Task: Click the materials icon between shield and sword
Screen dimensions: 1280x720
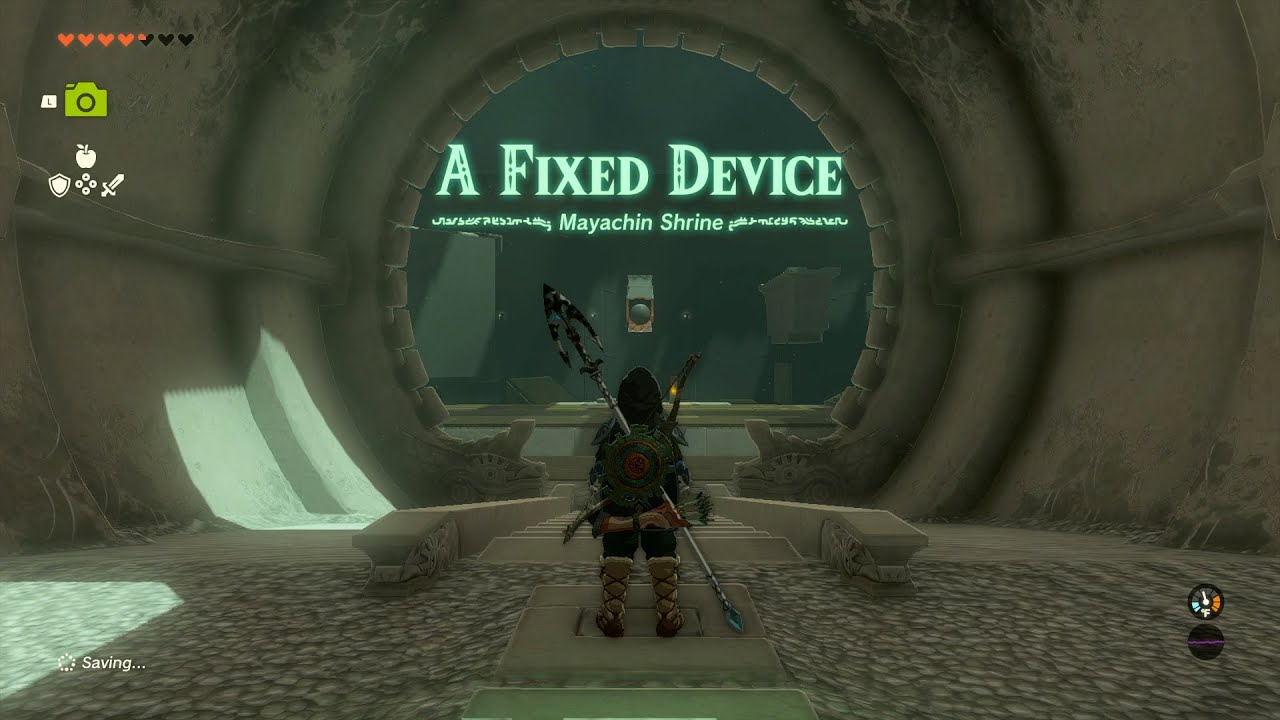Action: pos(86,184)
